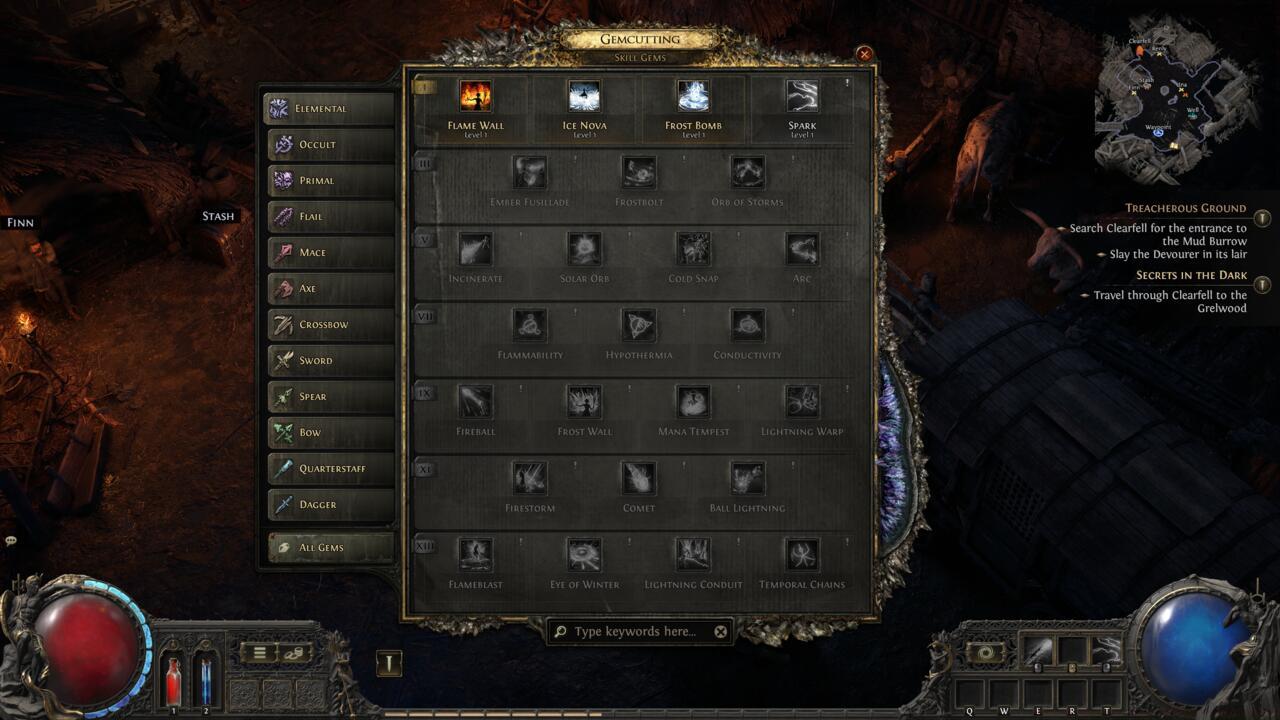
Task: Select the Quarterstaff gem category
Action: click(x=330, y=468)
